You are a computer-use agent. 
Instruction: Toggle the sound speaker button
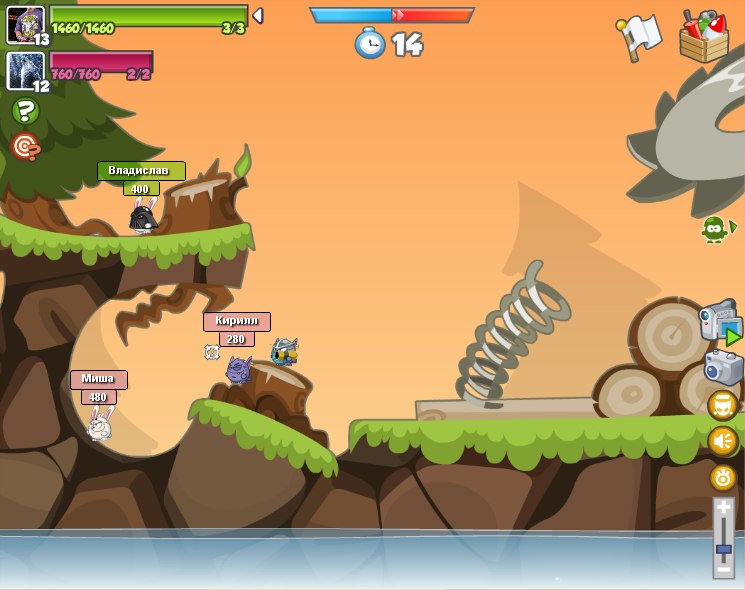722,441
